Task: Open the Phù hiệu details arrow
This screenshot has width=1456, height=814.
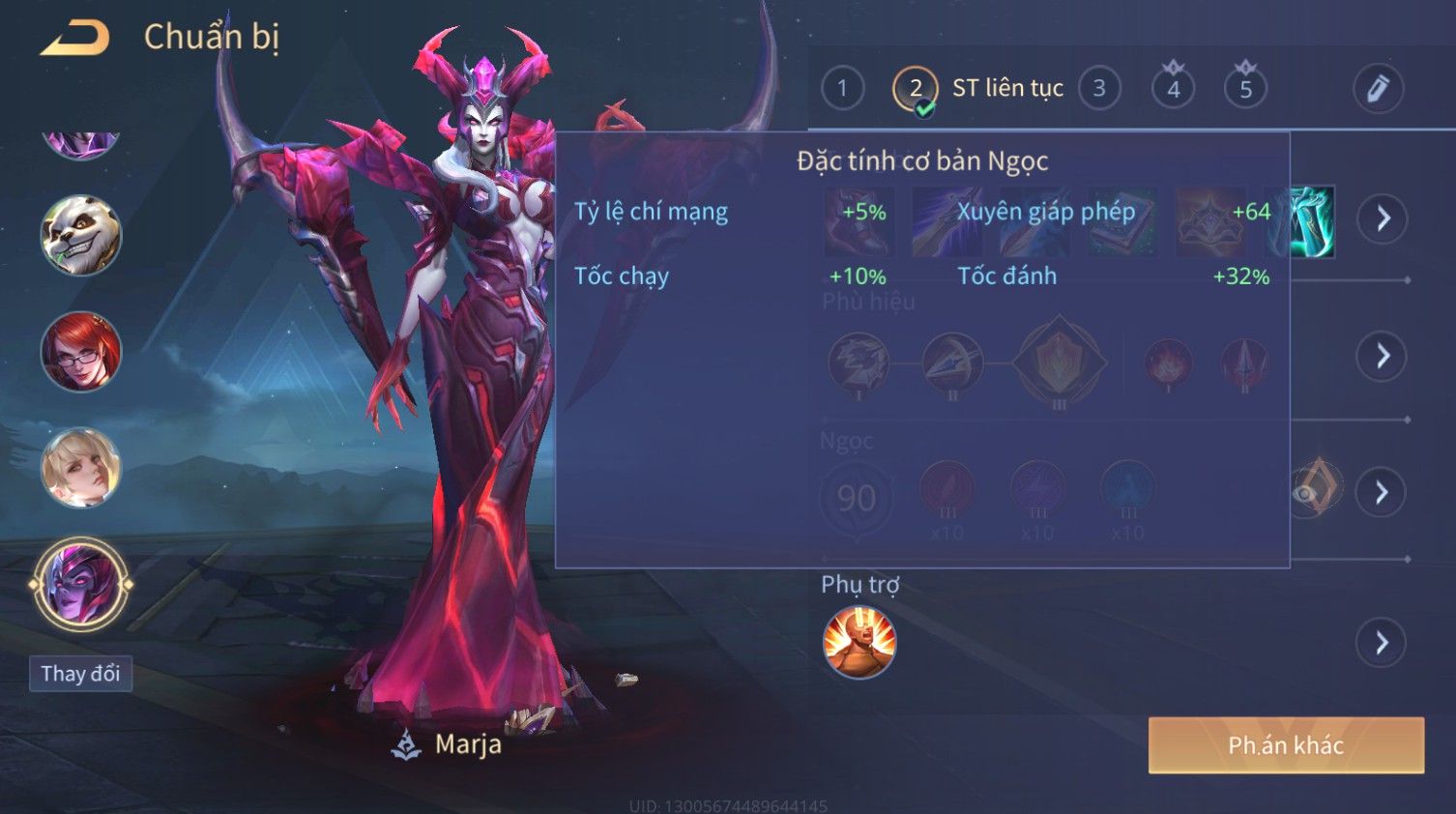Action: [x=1383, y=357]
